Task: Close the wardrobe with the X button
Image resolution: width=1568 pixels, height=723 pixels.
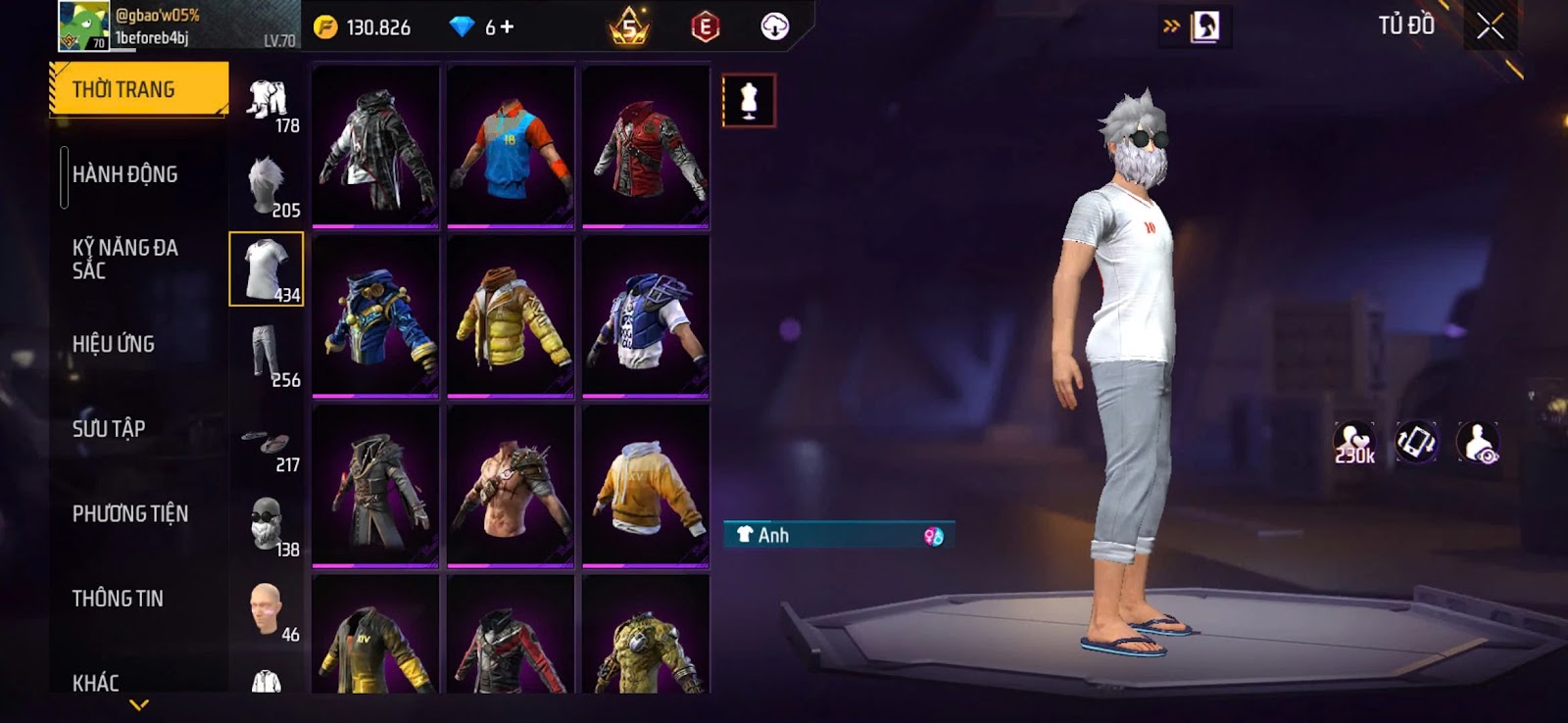Action: point(1490,26)
